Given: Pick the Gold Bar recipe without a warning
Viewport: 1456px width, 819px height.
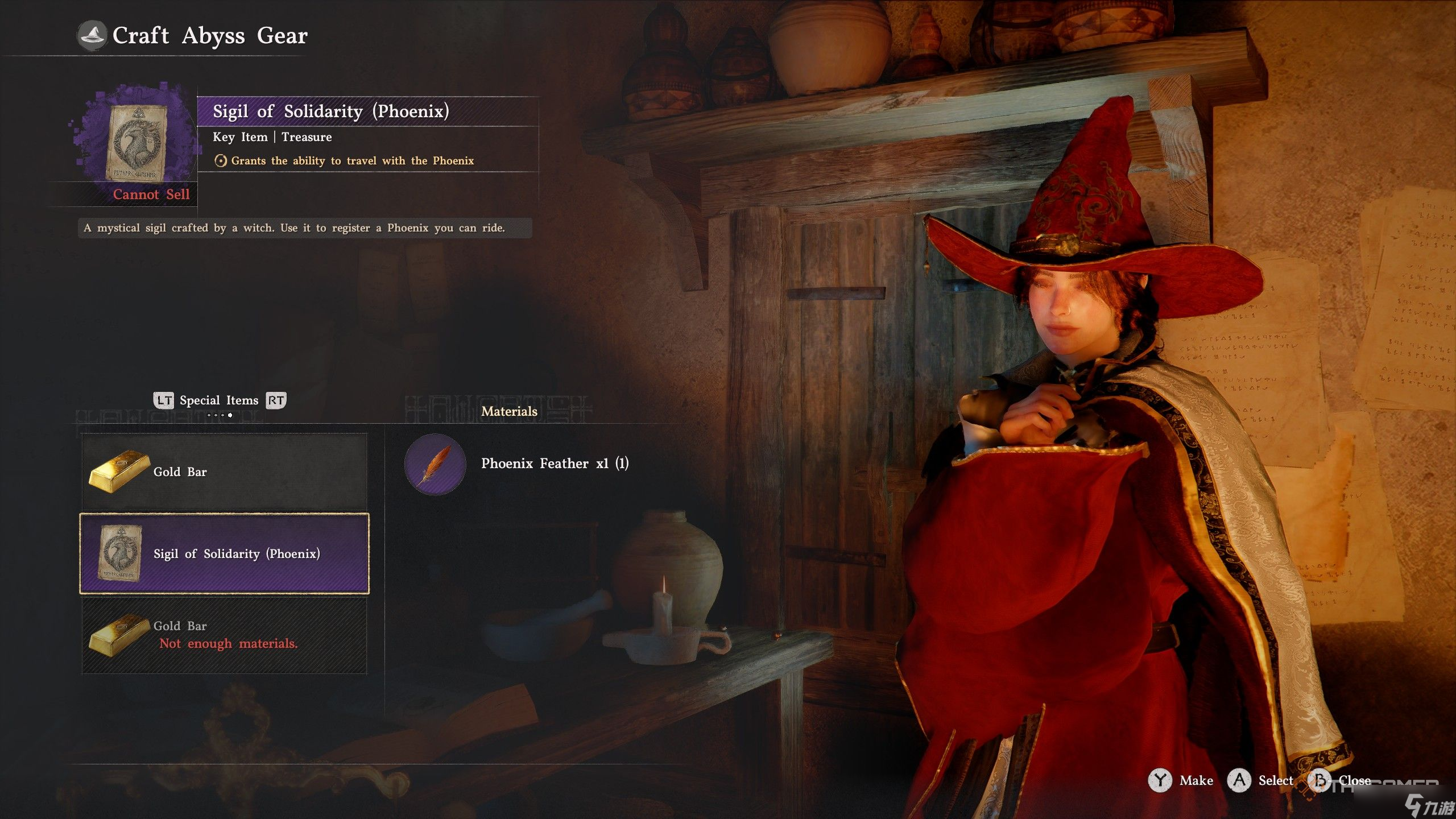Looking at the screenshot, I should pyautogui.click(x=224, y=471).
